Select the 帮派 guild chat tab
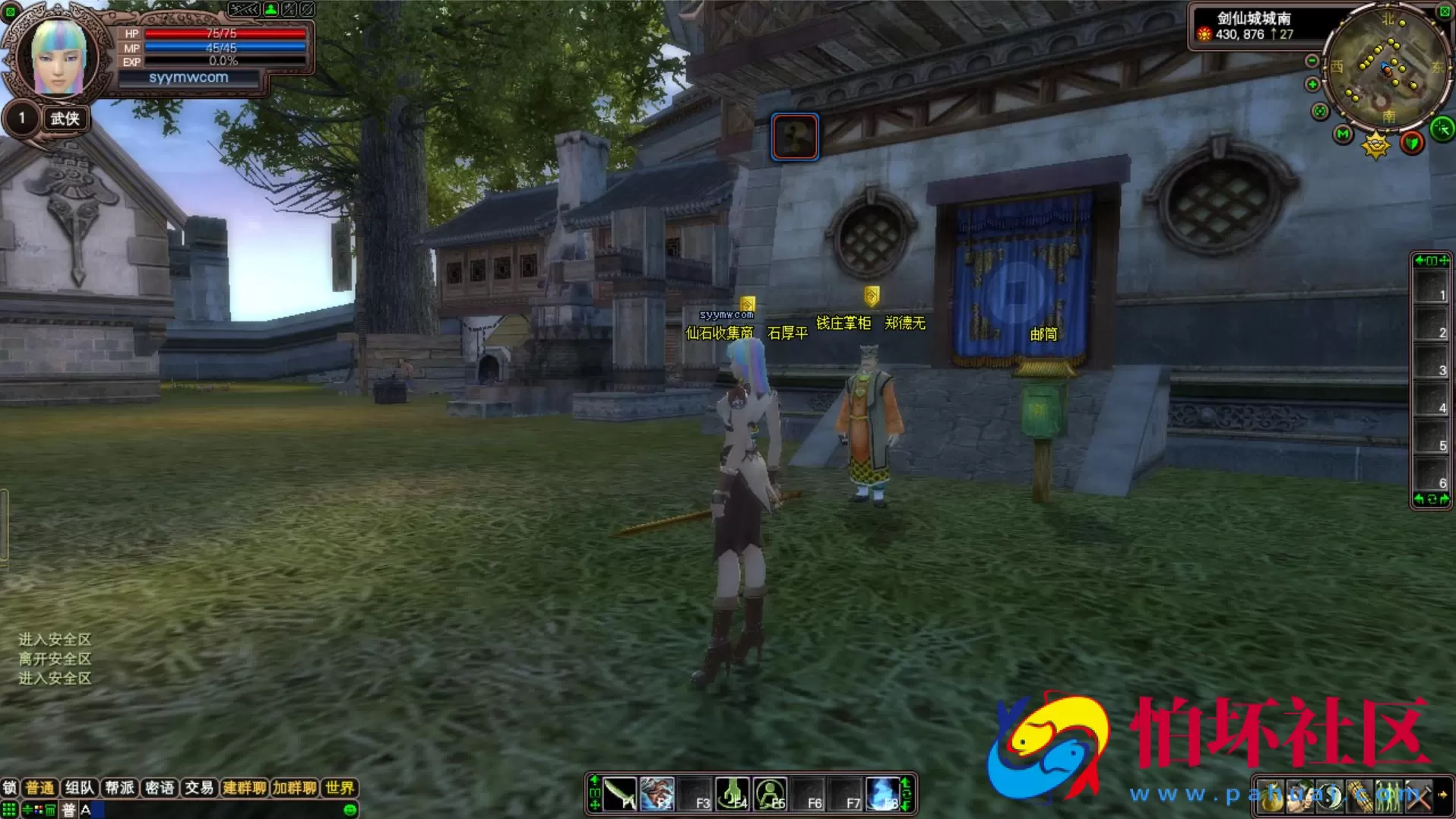Image resolution: width=1456 pixels, height=819 pixels. click(x=119, y=788)
